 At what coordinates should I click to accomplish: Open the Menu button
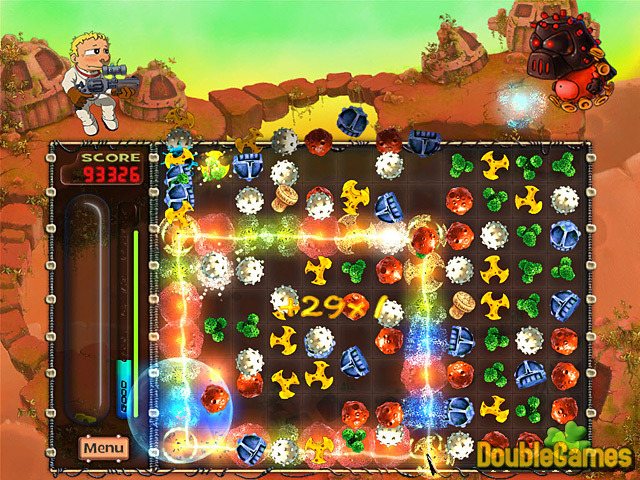(x=104, y=447)
